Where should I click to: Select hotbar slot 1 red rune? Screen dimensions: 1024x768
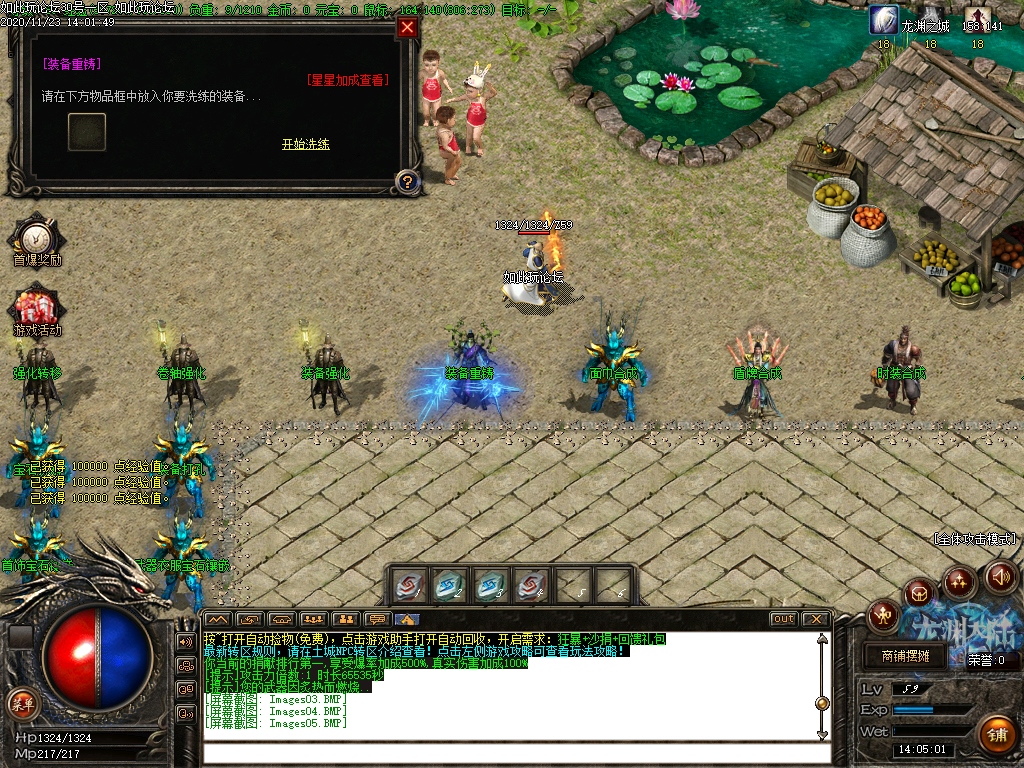410,586
